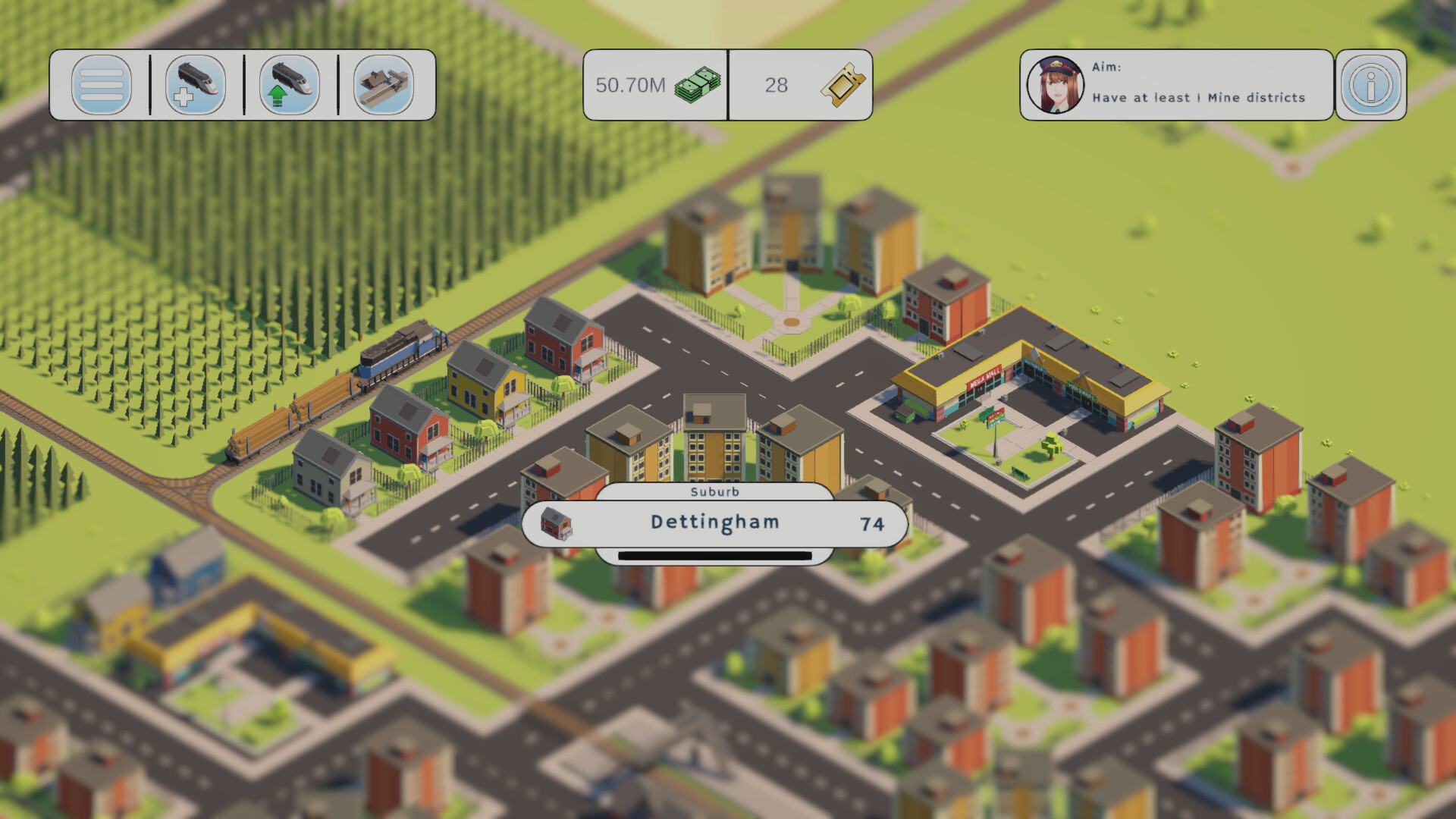
Task: Click the add new train button
Action: pos(196,85)
